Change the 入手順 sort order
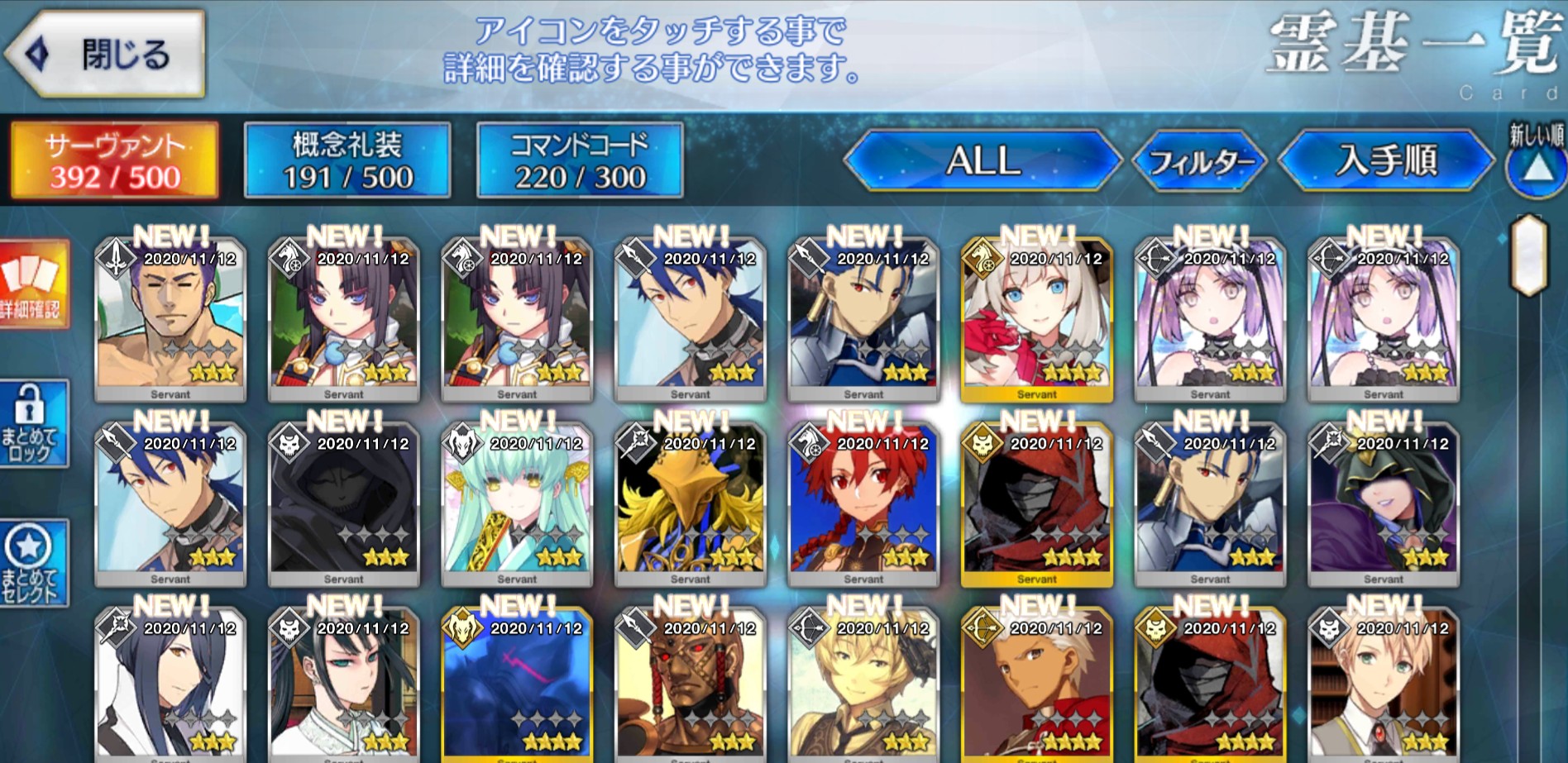 click(x=1386, y=160)
